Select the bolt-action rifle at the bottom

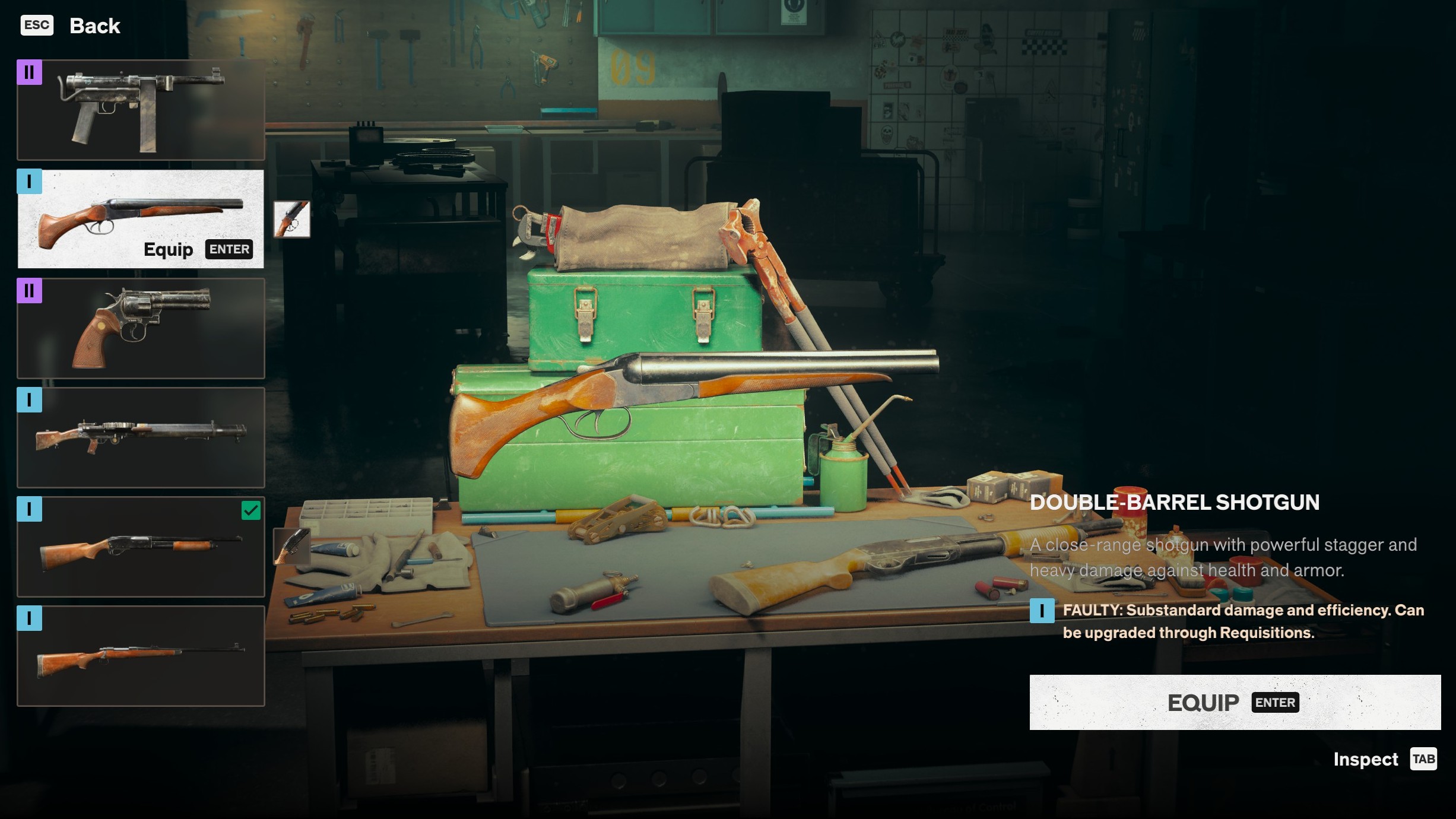pyautogui.click(x=141, y=656)
